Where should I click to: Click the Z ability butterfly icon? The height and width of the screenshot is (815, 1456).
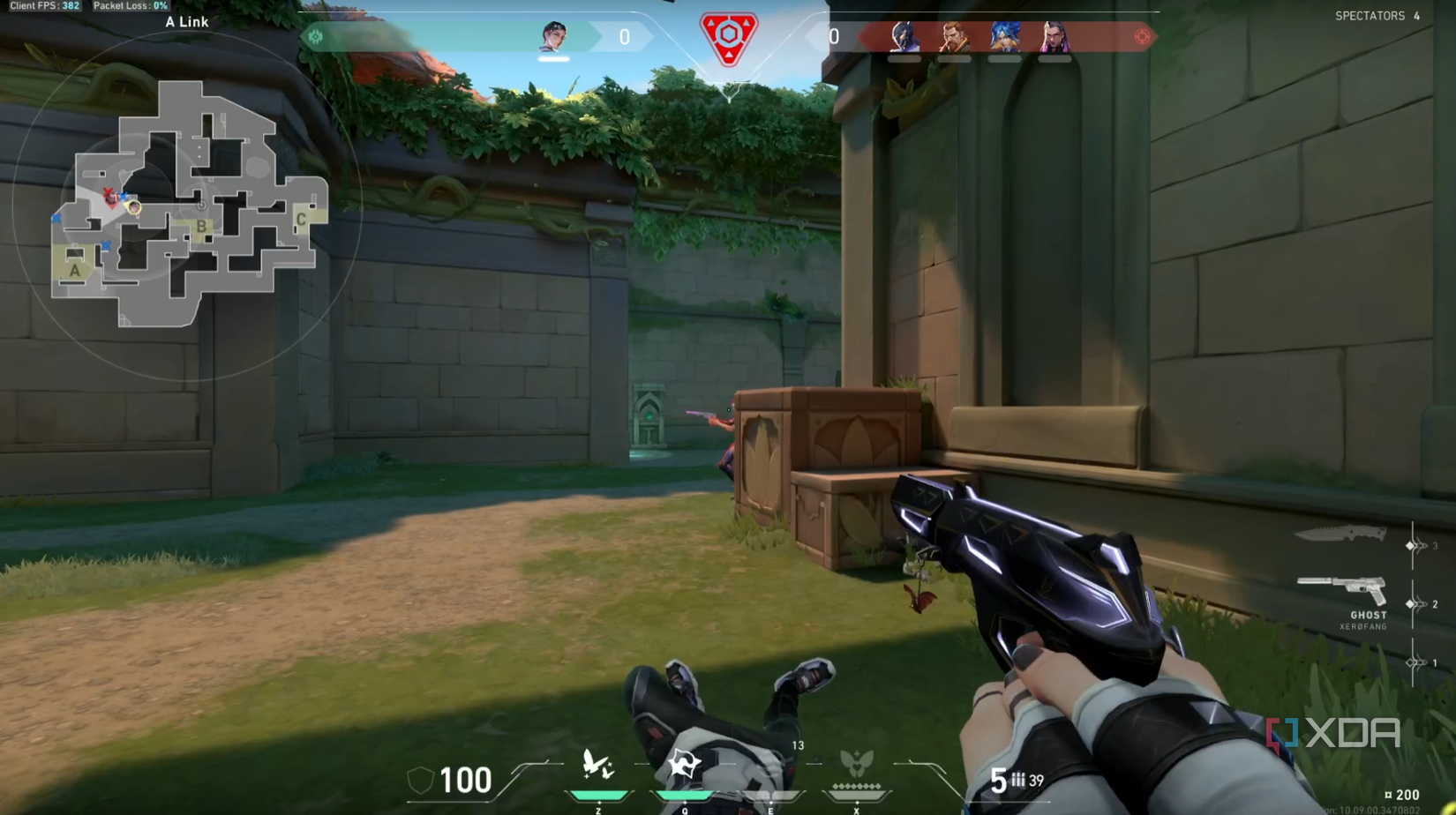tap(597, 763)
